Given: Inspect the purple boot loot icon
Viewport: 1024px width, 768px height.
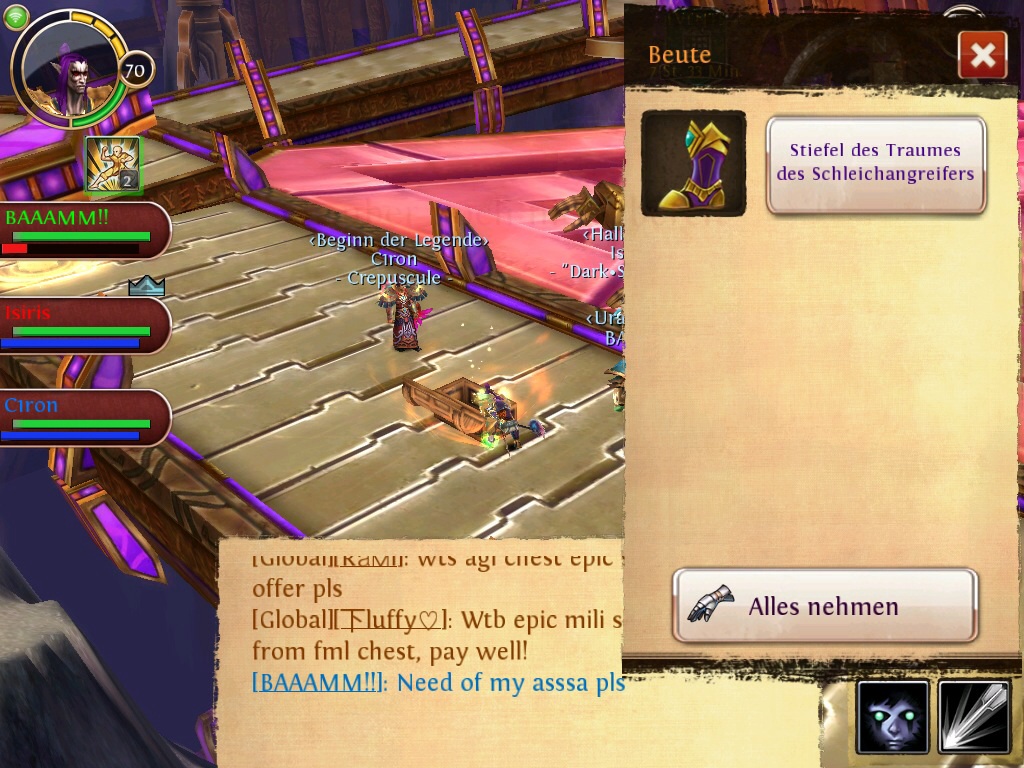Looking at the screenshot, I should [x=693, y=163].
